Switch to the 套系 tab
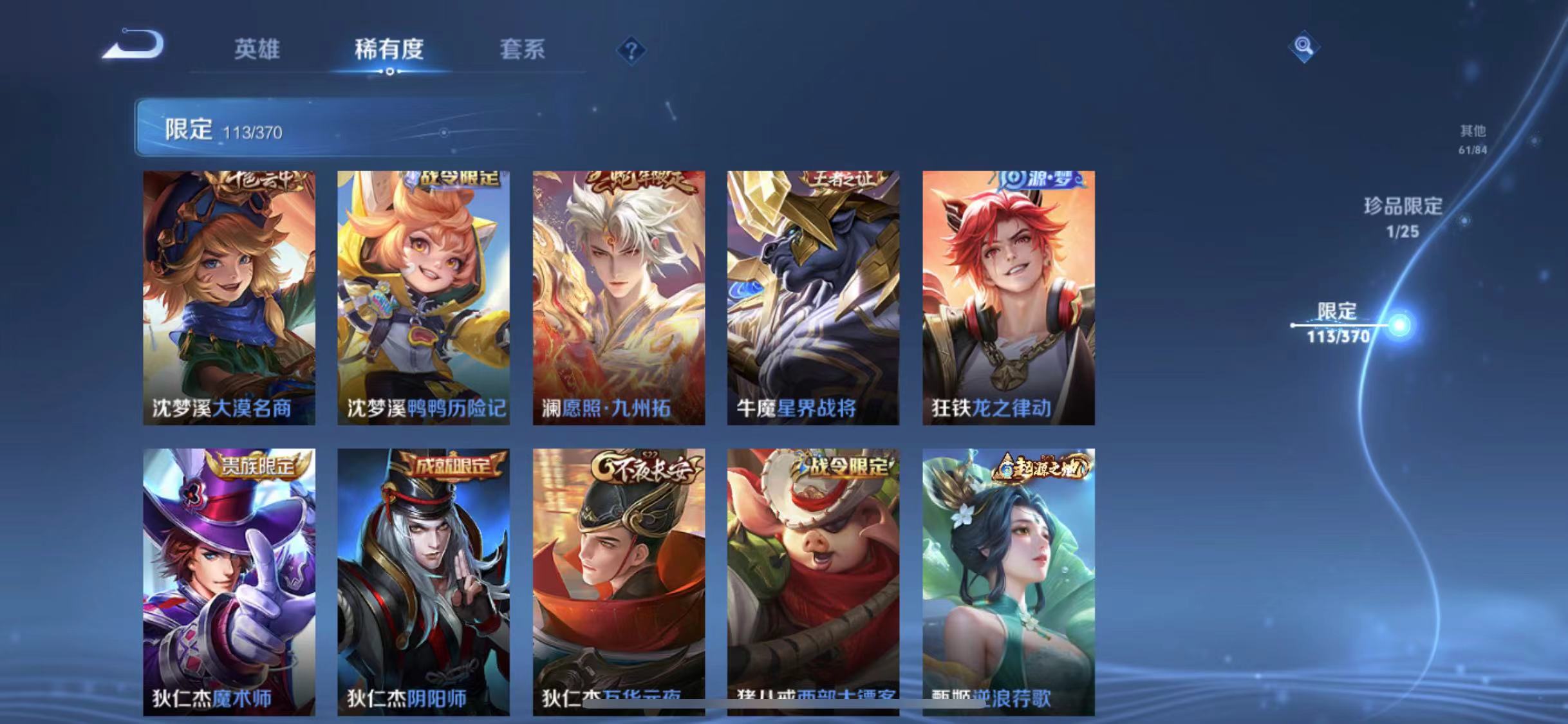This screenshot has height=724, width=1568. click(523, 51)
